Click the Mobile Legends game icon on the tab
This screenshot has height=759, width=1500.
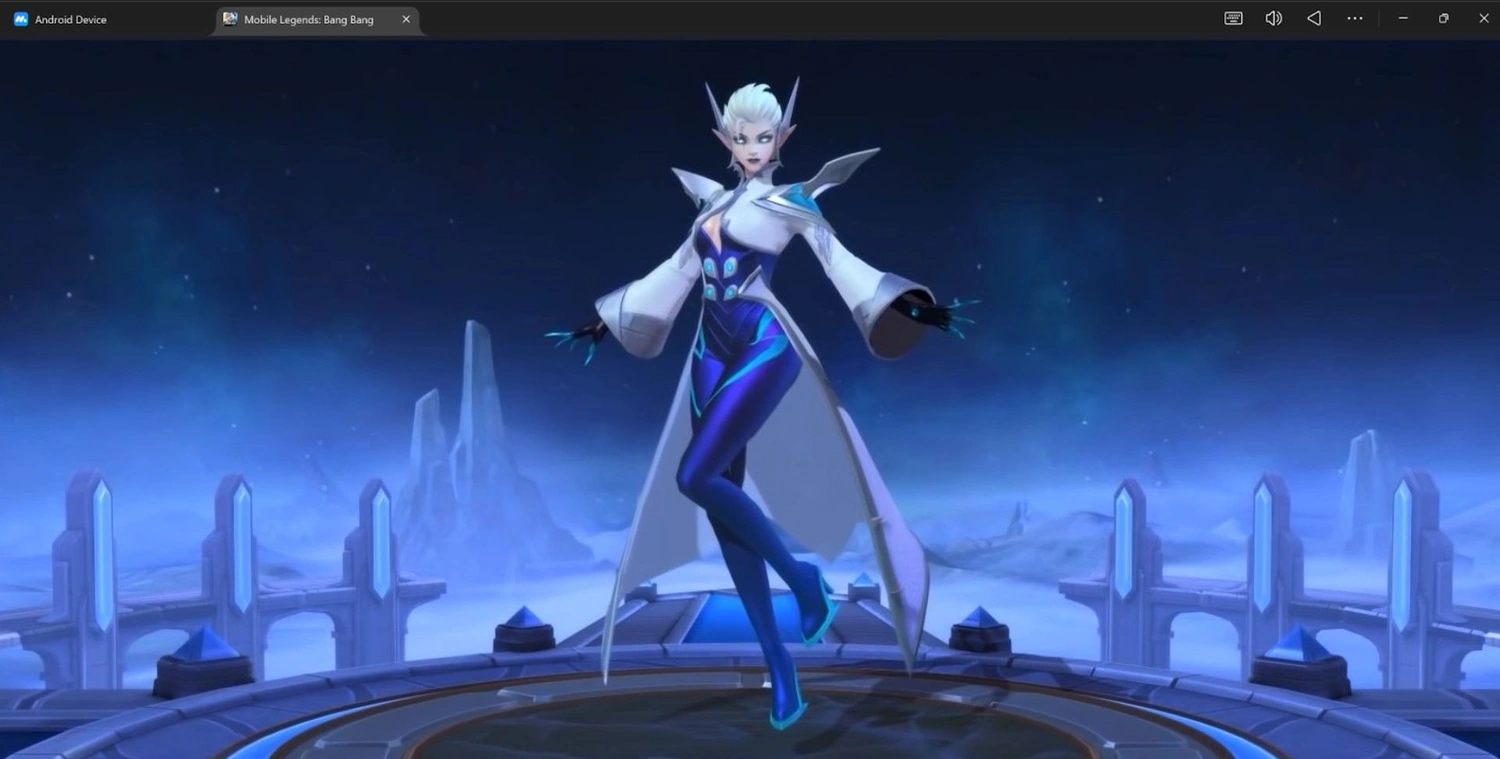pyautogui.click(x=229, y=19)
